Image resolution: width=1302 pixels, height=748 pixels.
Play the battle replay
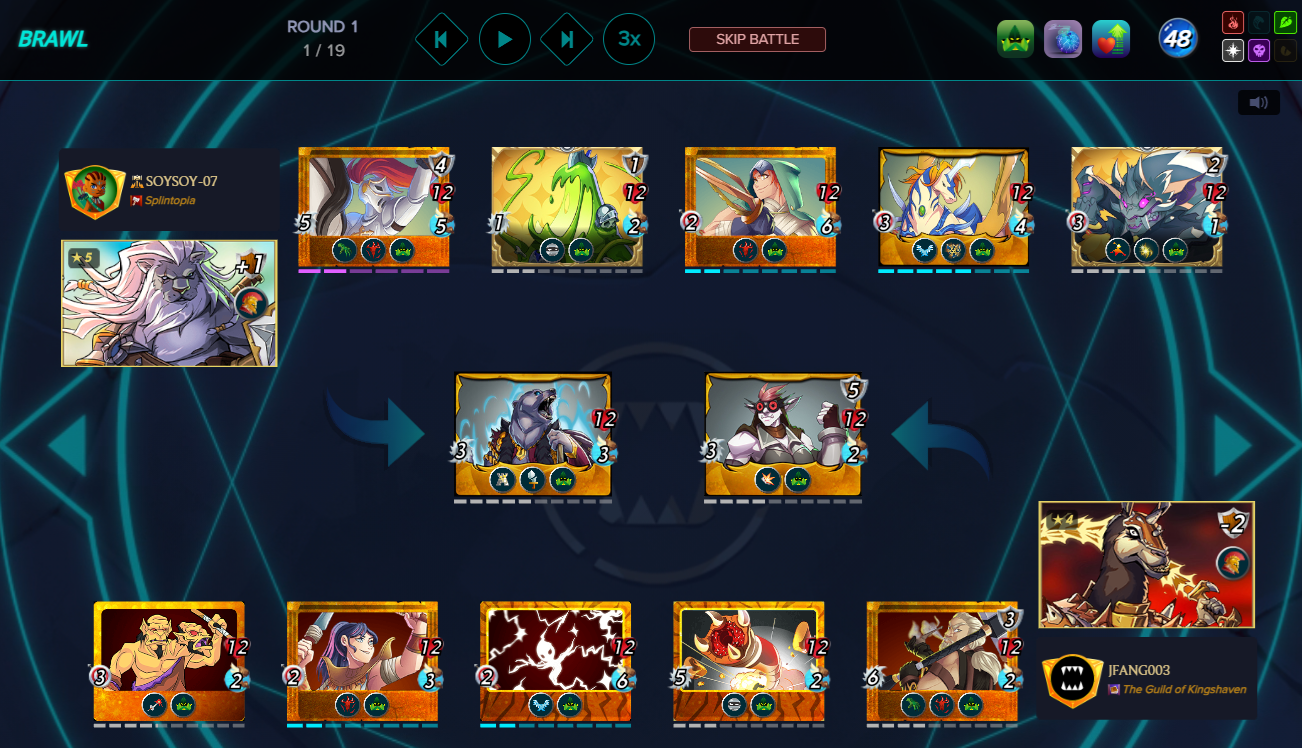pos(505,40)
